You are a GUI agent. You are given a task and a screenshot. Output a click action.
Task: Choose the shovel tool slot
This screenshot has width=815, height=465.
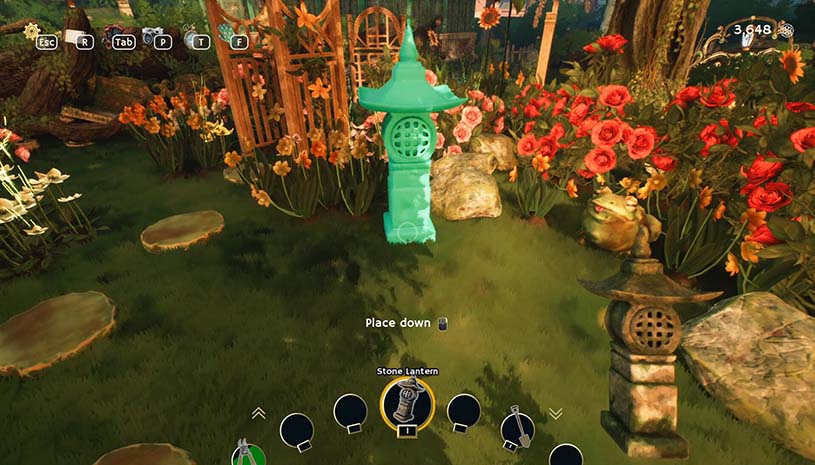click(x=517, y=428)
